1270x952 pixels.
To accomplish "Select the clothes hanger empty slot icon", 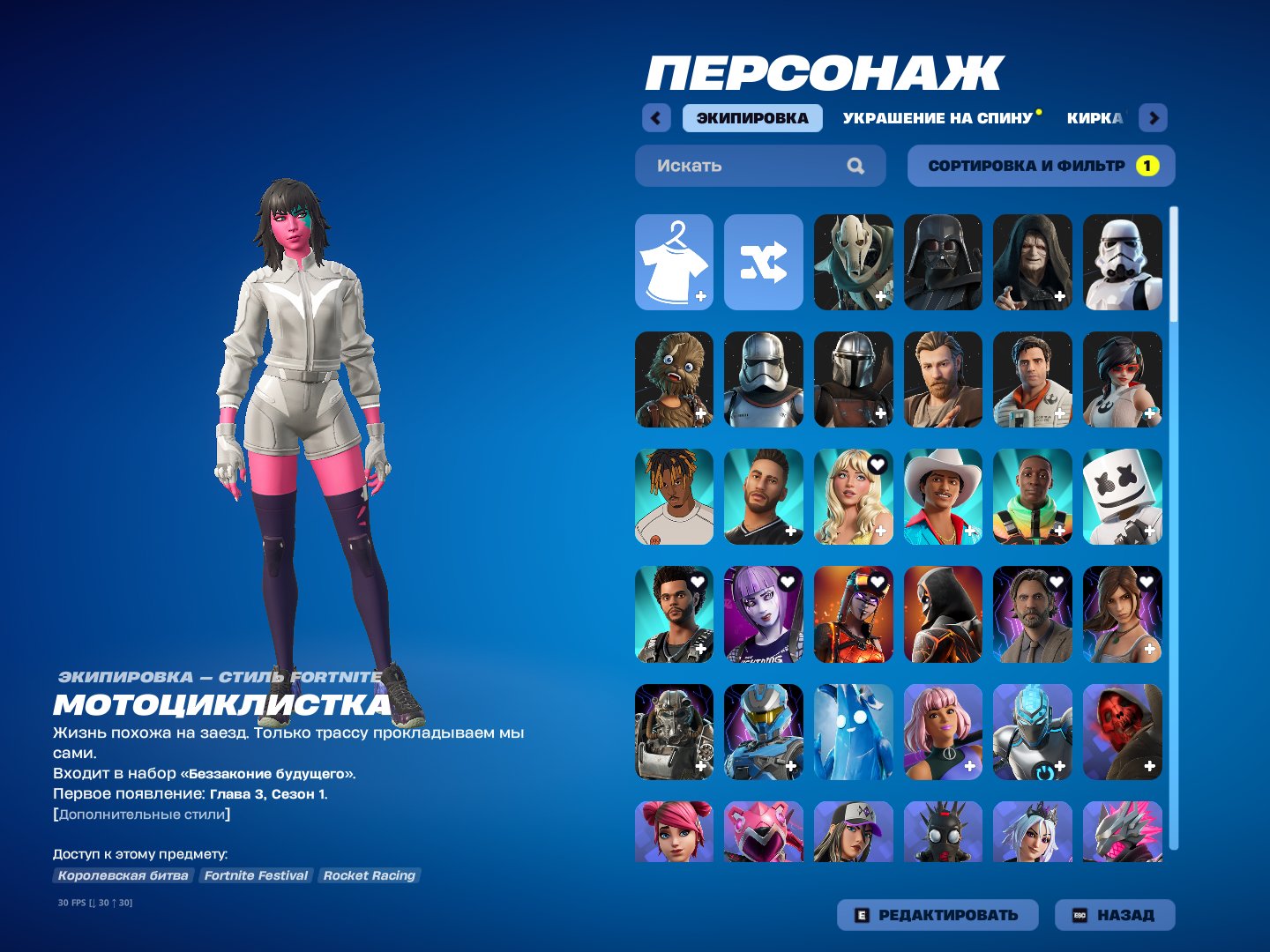I will (673, 263).
